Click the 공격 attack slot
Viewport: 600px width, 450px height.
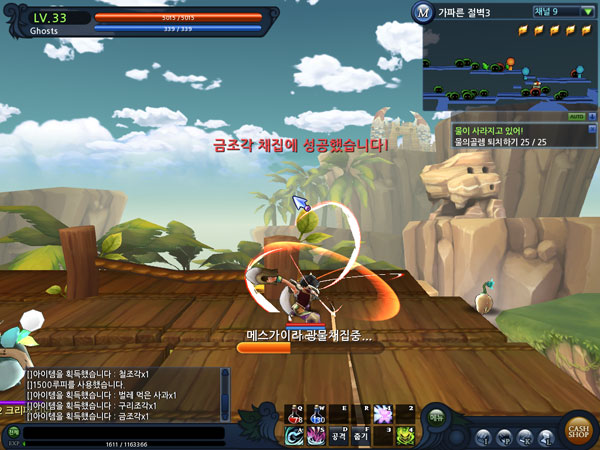pyautogui.click(x=339, y=436)
